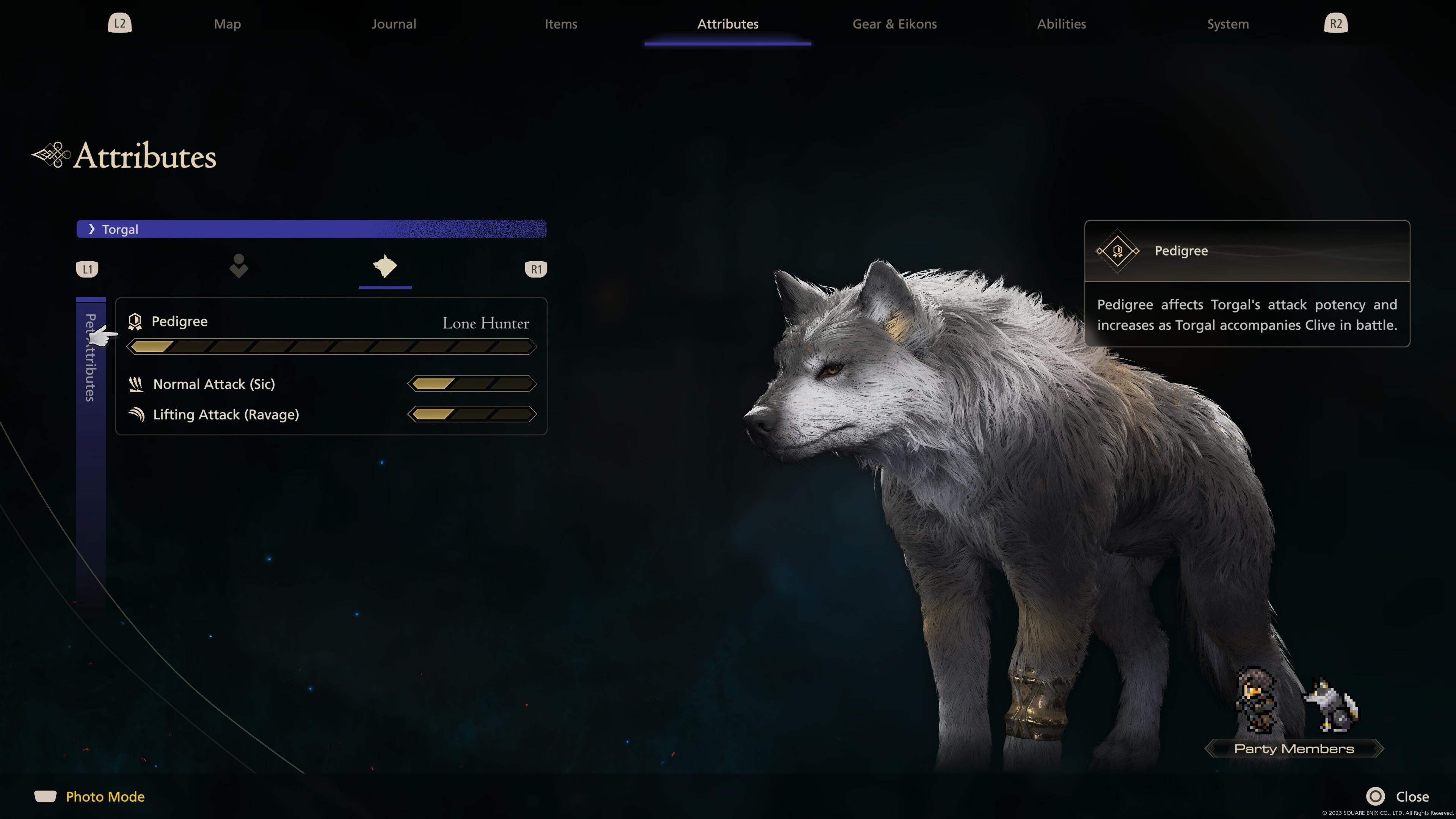1456x819 pixels.
Task: Click the R2 shoulder button icon
Action: click(x=1335, y=23)
